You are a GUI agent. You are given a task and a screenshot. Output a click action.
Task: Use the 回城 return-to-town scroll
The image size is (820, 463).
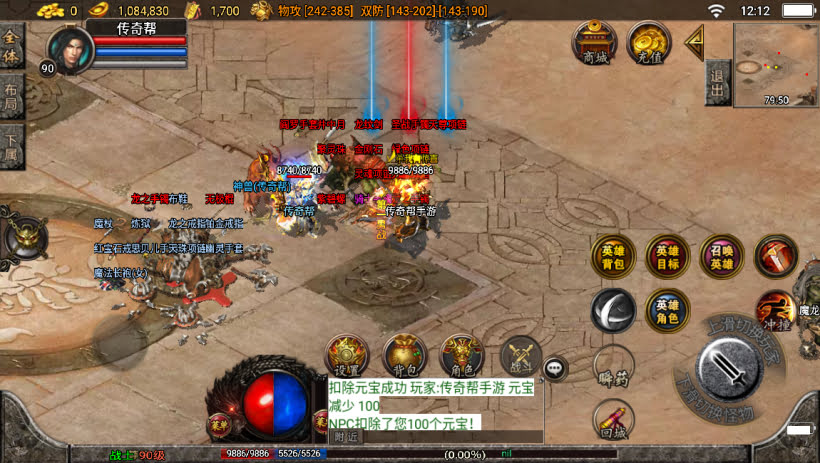[612, 420]
